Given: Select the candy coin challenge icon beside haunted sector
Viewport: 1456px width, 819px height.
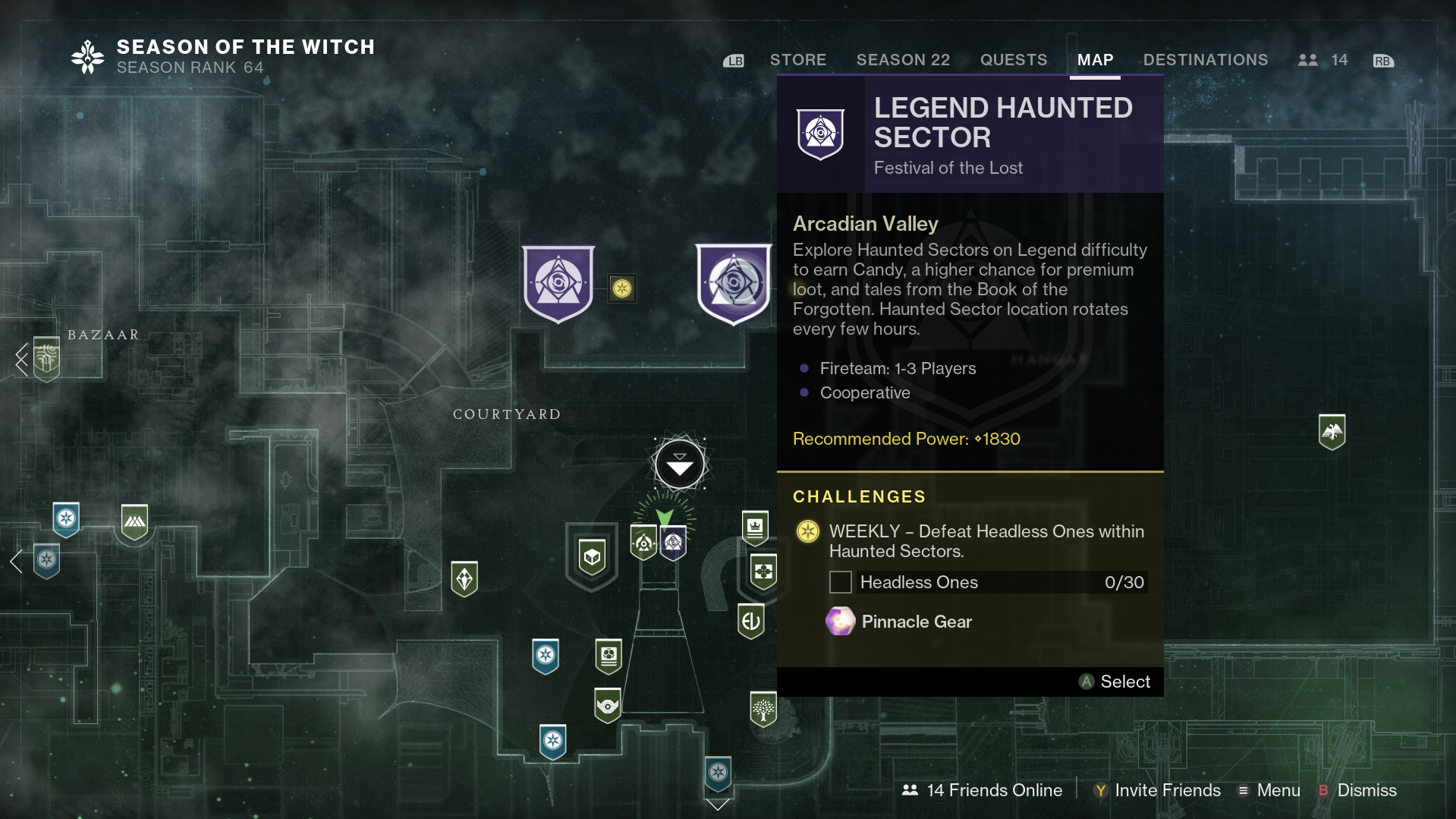Looking at the screenshot, I should click(x=621, y=288).
